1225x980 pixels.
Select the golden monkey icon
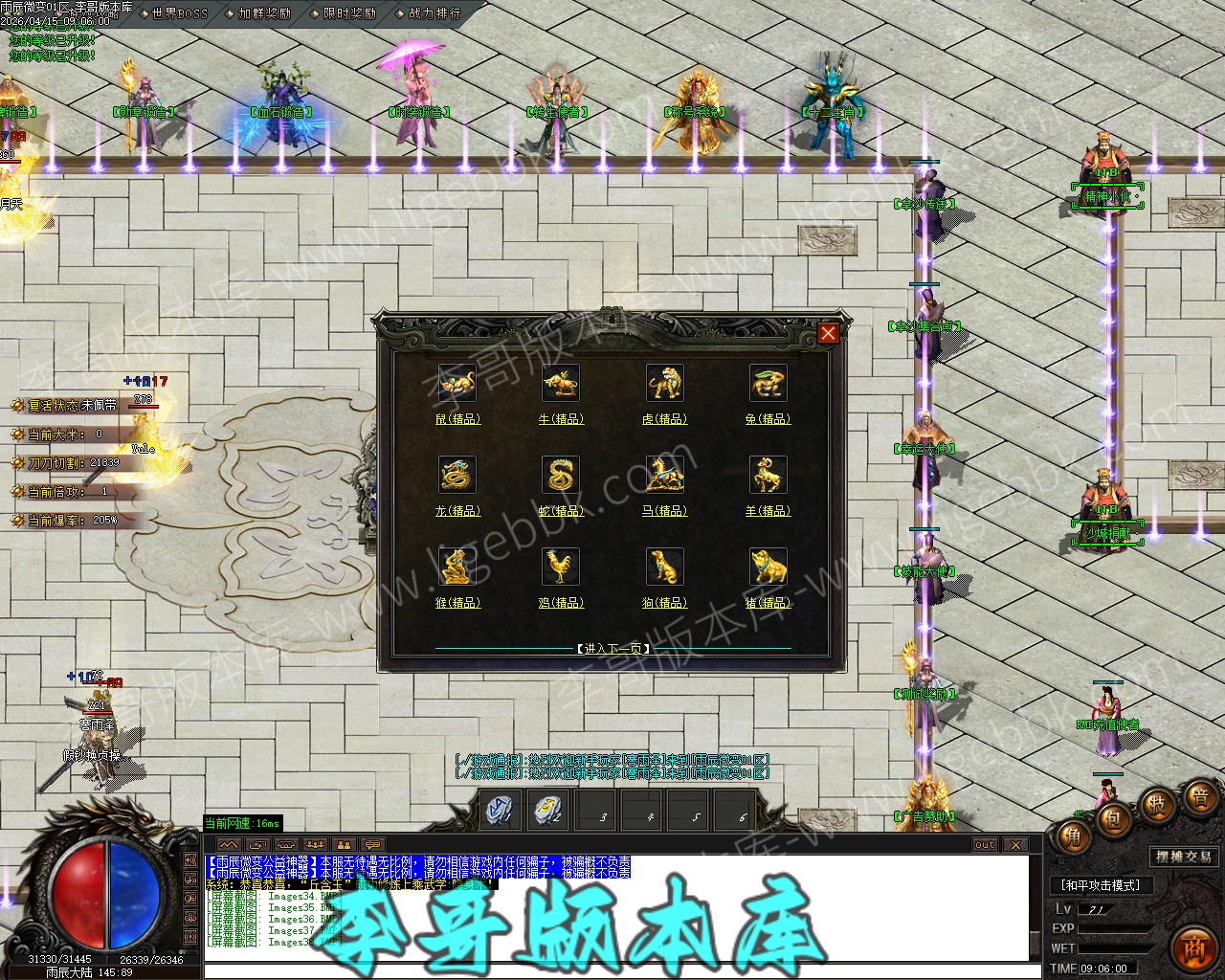(x=457, y=568)
